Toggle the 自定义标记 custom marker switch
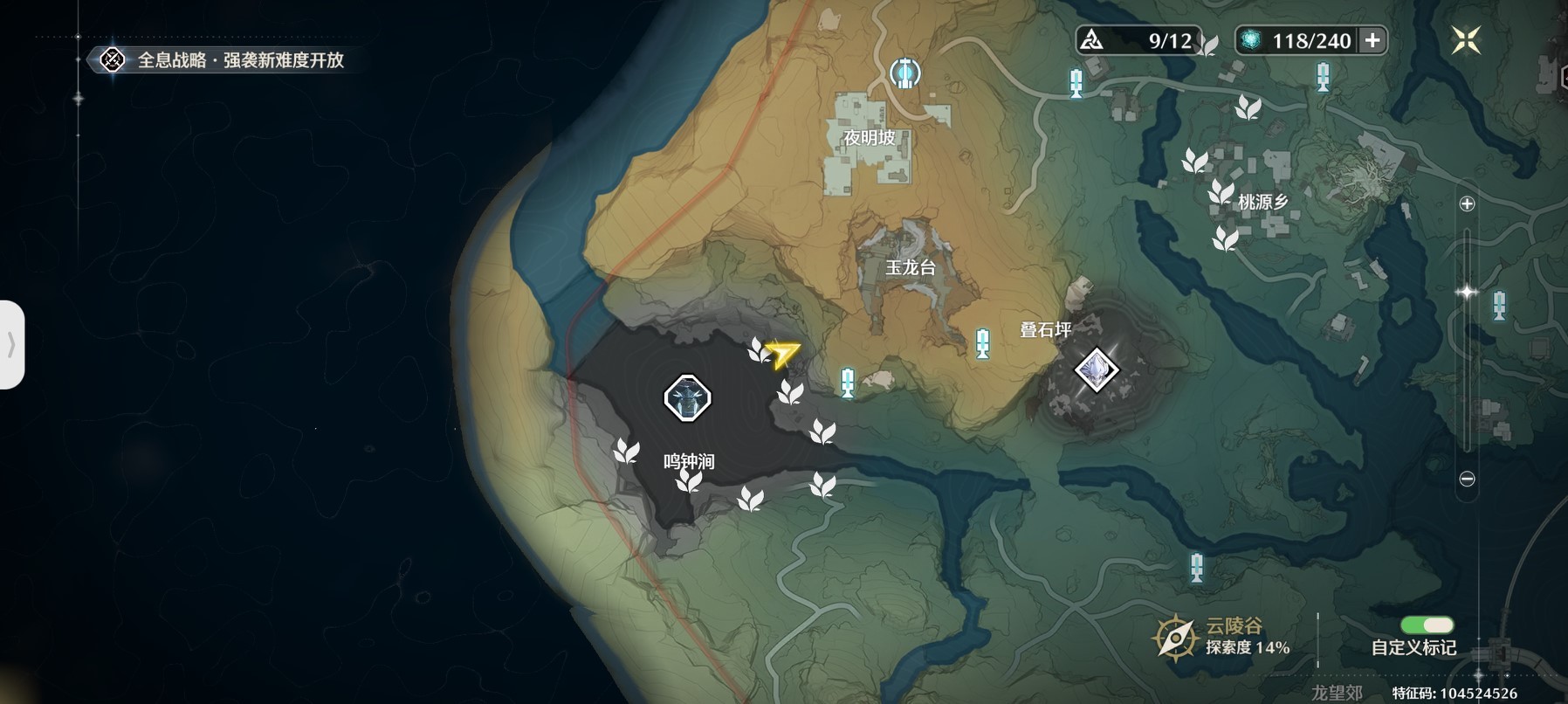This screenshot has width=1568, height=704. click(1427, 625)
